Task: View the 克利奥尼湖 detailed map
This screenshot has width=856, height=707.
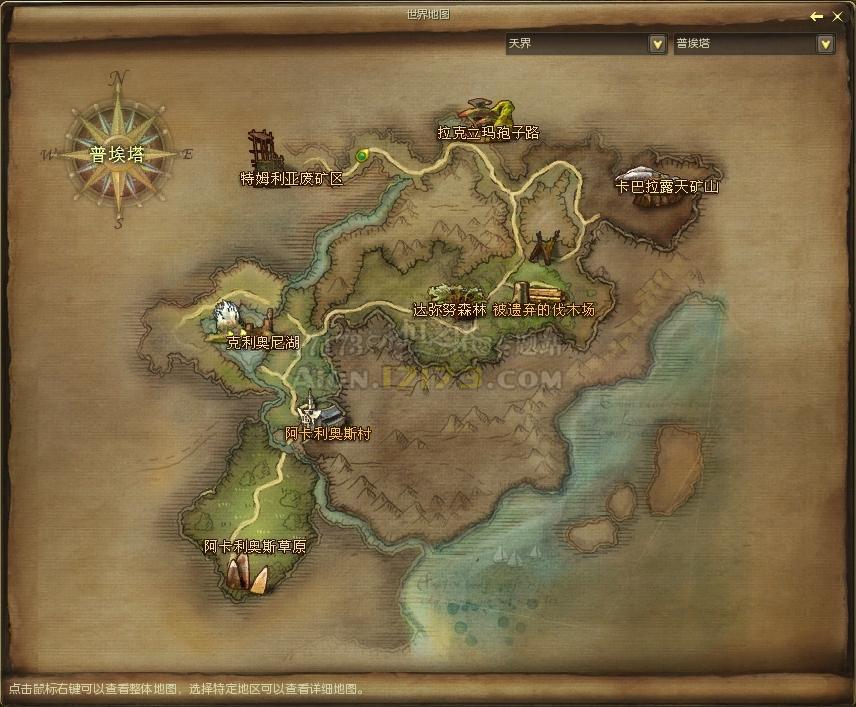Action: point(263,342)
